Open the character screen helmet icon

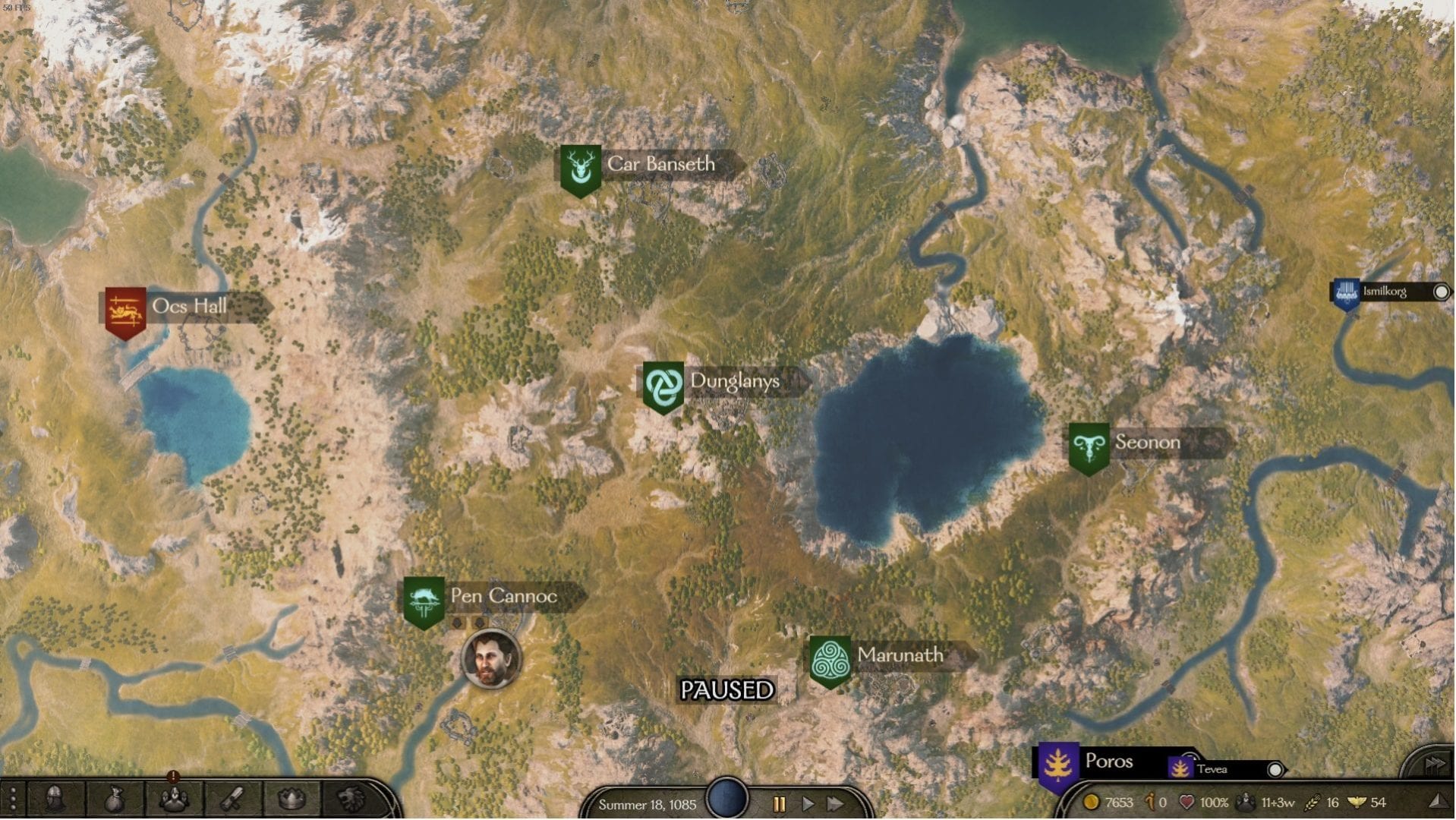[x=55, y=799]
